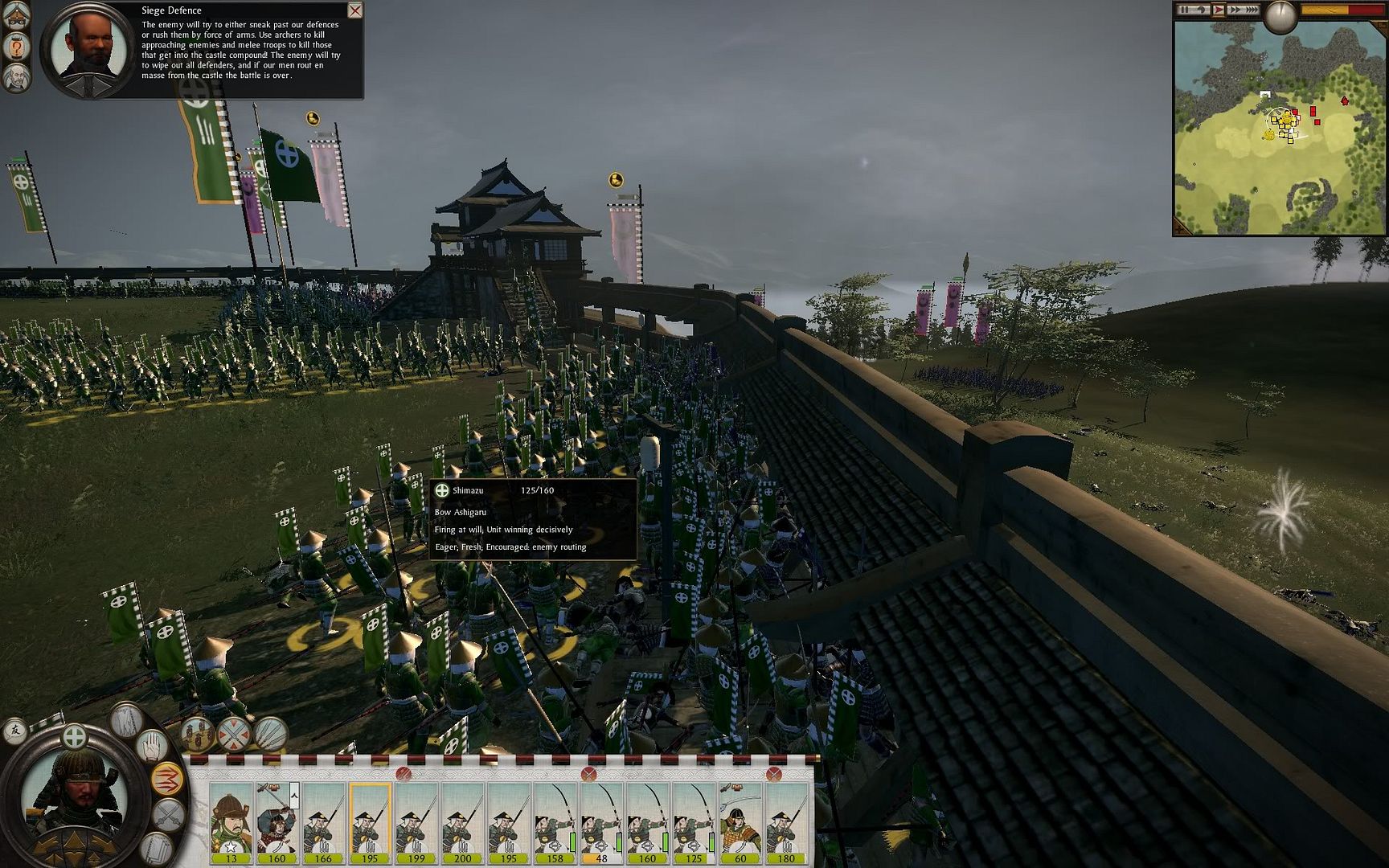The width and height of the screenshot is (1389, 868).
Task: Close the Siege Defence advisor message
Action: [354, 10]
